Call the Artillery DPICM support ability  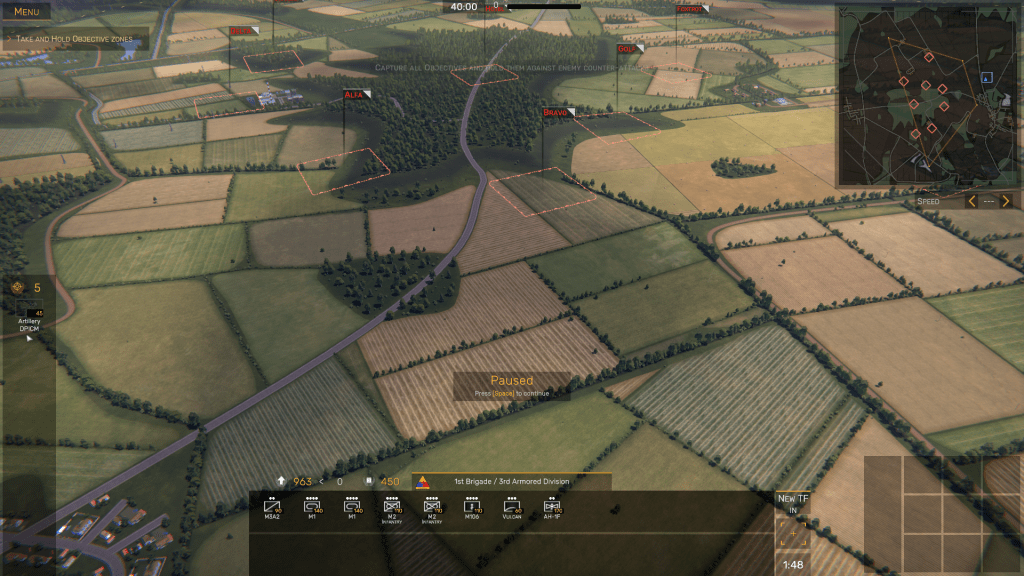tap(29, 312)
